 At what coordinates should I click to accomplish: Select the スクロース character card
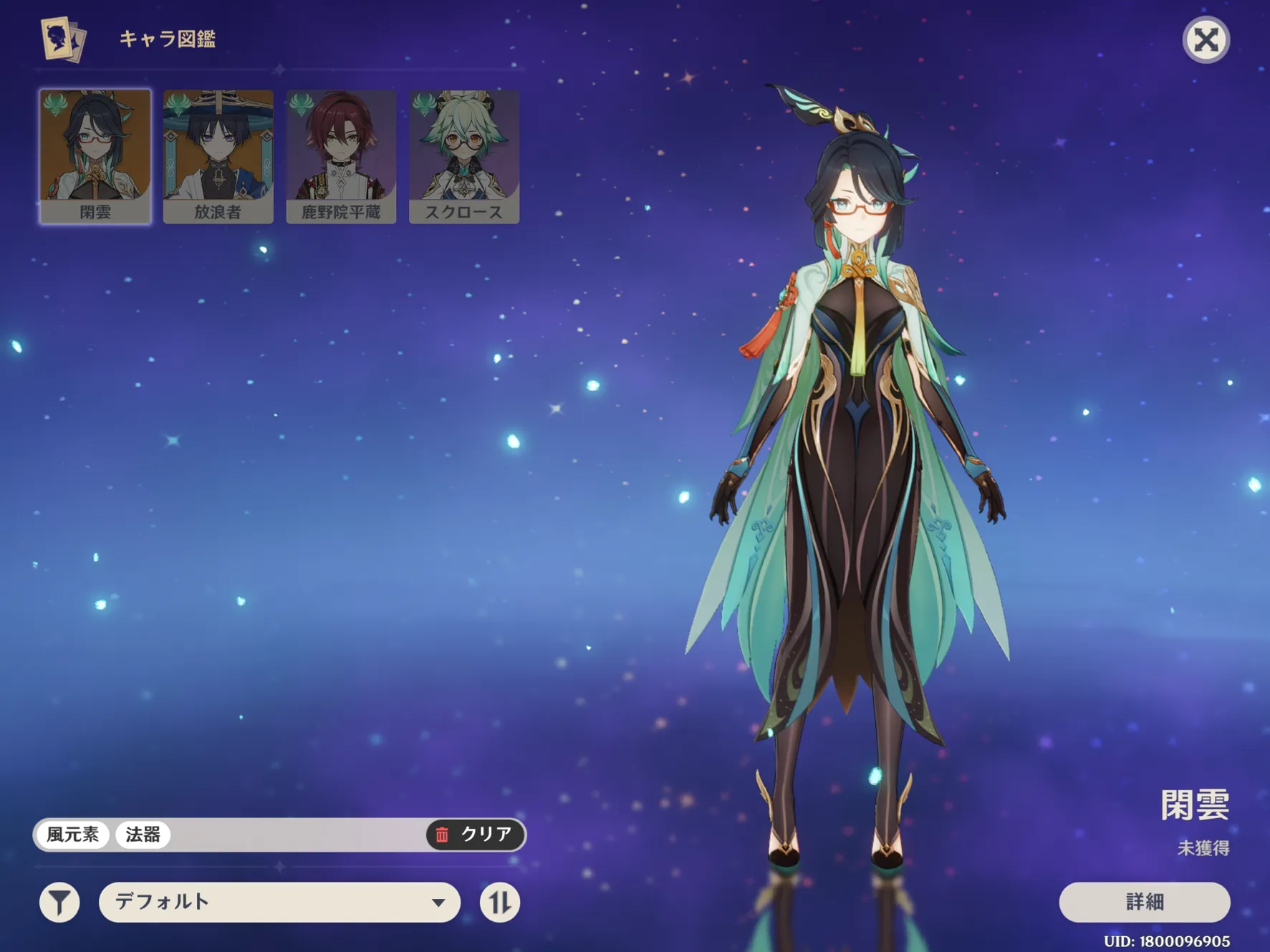(x=464, y=156)
